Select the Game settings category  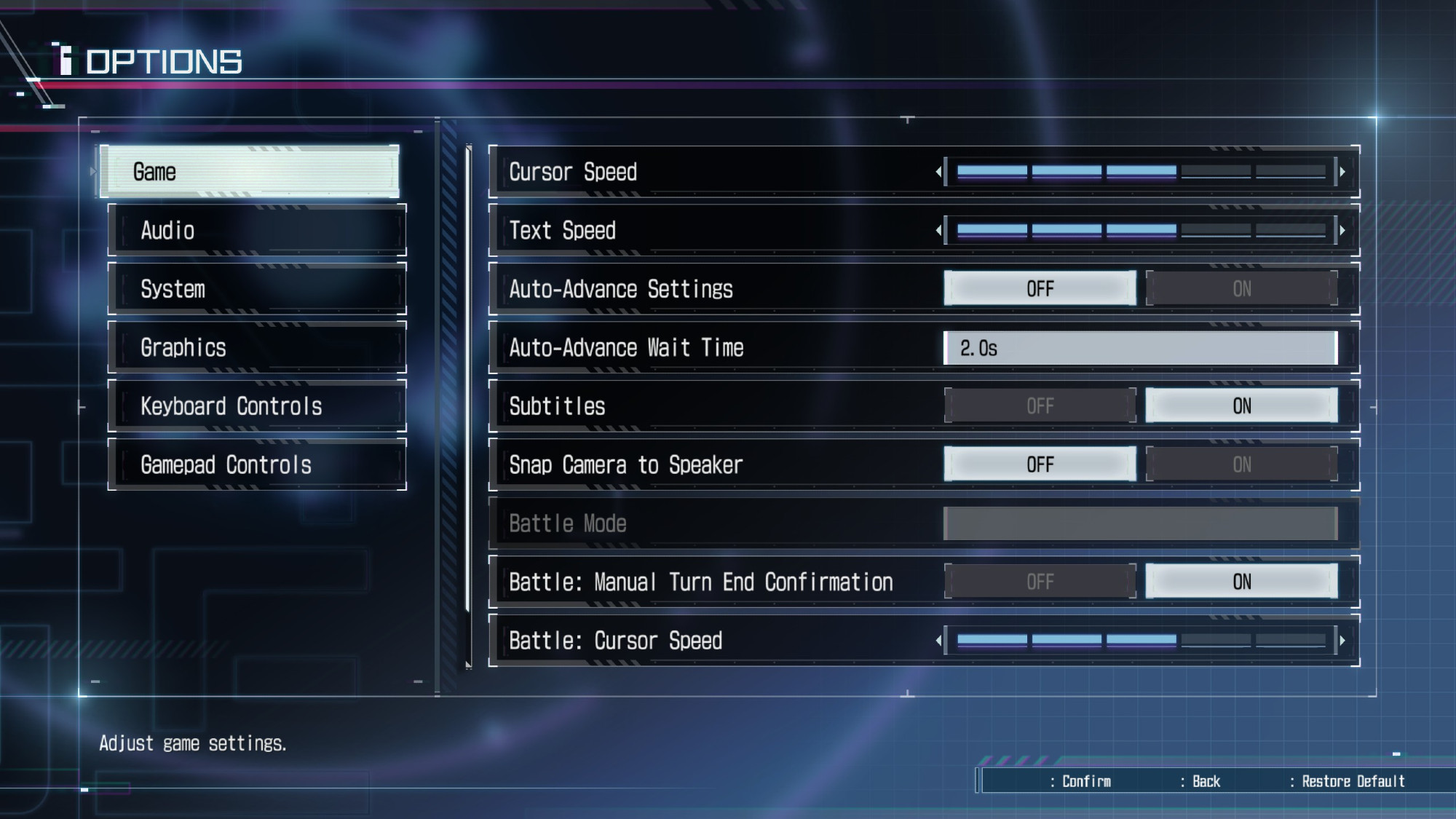(x=249, y=172)
